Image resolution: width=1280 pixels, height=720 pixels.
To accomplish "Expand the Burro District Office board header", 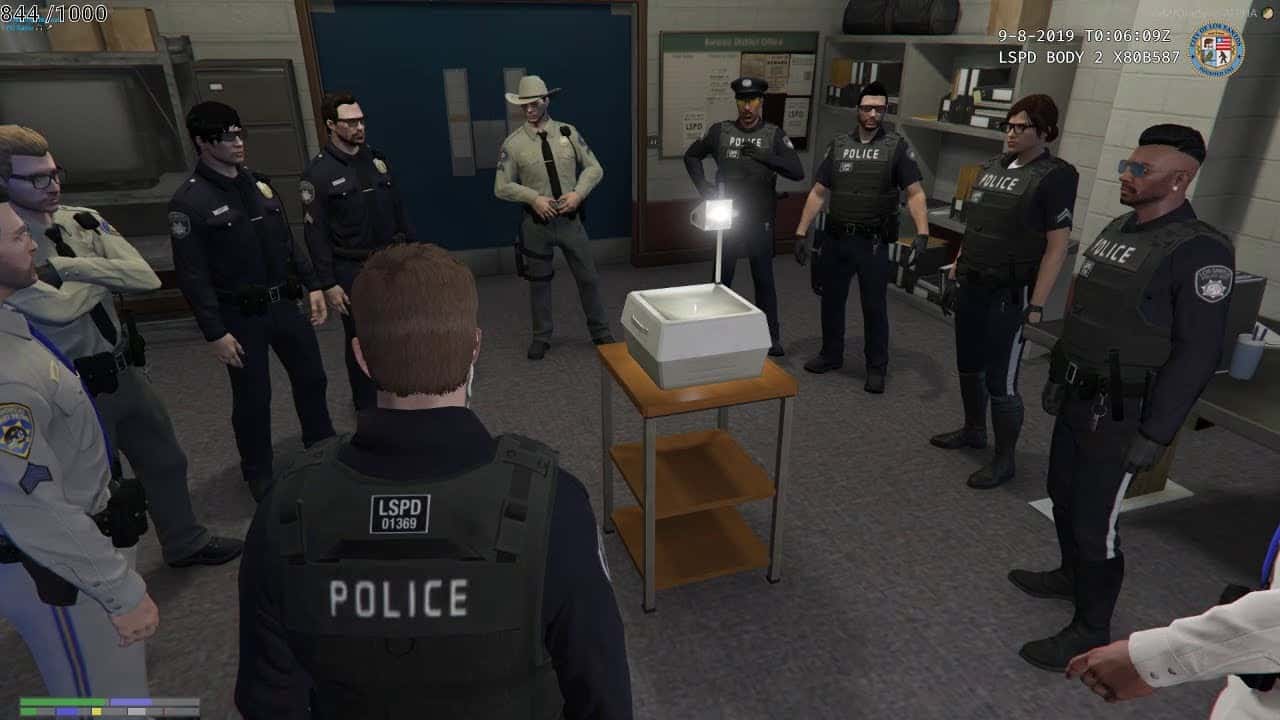I will click(744, 43).
